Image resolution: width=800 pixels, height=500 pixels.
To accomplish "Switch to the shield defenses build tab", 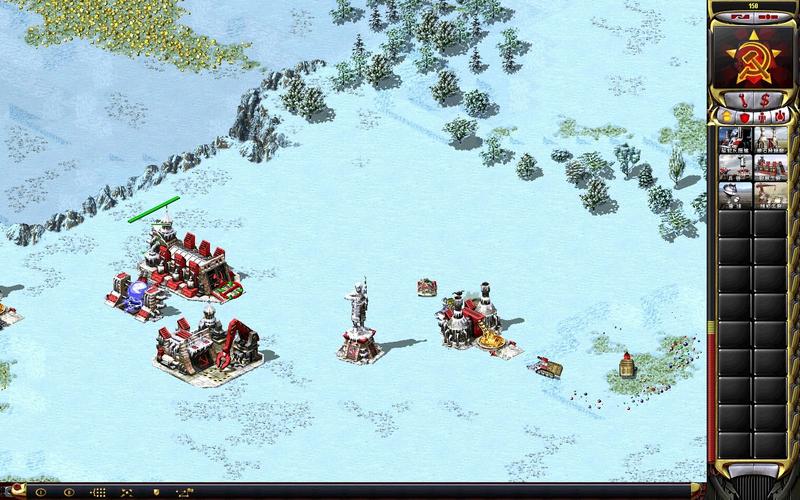I will tap(744, 117).
